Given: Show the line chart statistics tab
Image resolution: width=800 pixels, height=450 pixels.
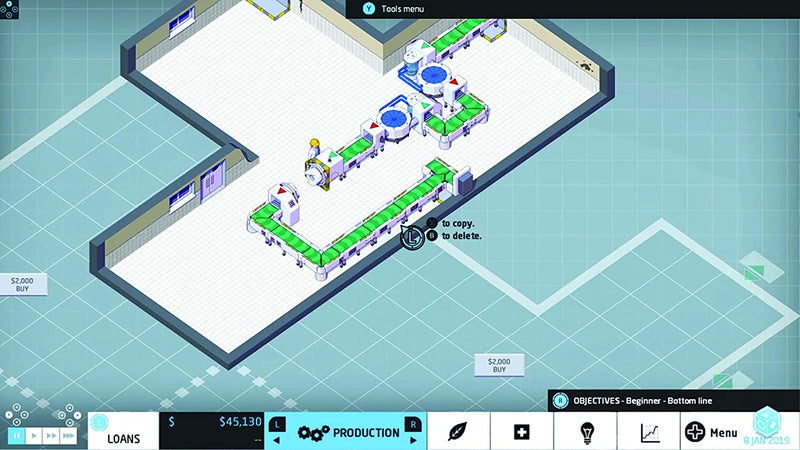Looking at the screenshot, I should (x=650, y=432).
